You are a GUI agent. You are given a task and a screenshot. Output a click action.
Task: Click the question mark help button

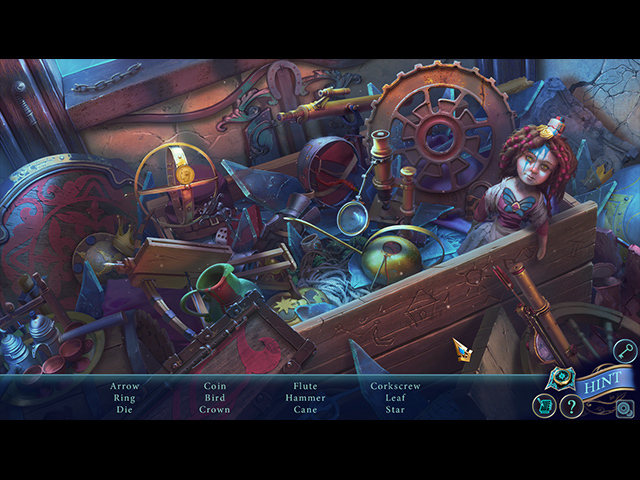point(571,406)
